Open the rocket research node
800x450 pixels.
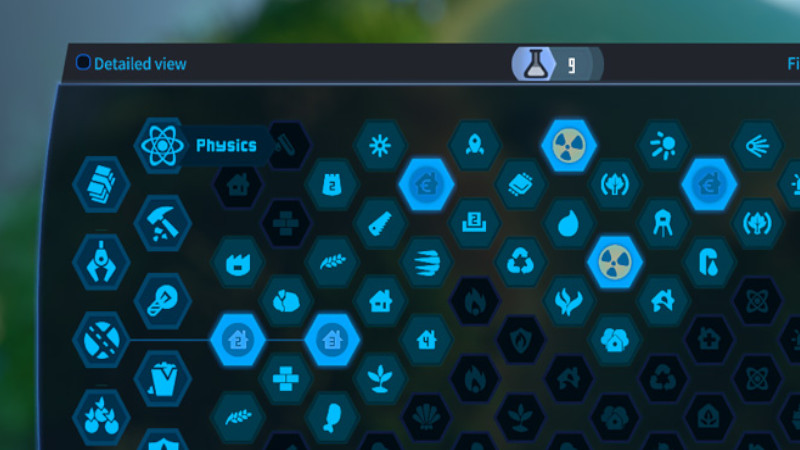point(474,146)
